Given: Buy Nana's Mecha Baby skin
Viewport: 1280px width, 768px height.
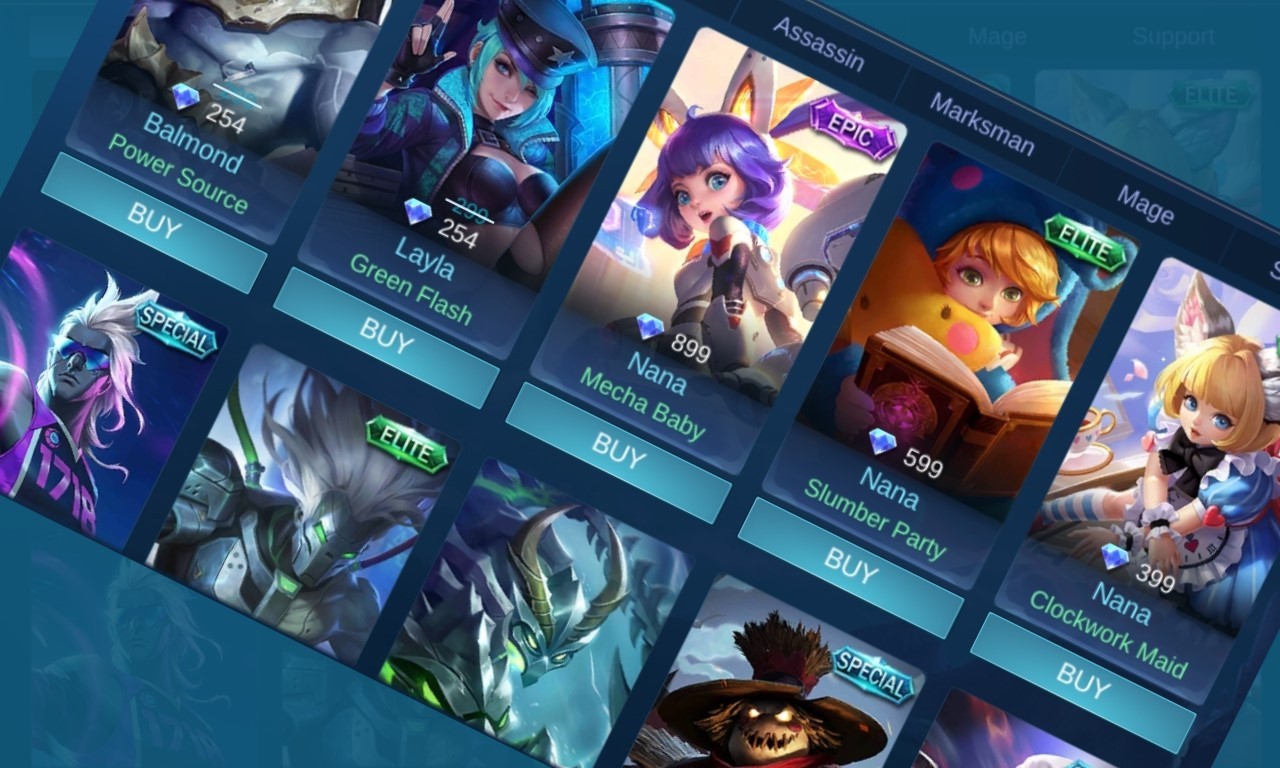Looking at the screenshot, I should click(617, 451).
